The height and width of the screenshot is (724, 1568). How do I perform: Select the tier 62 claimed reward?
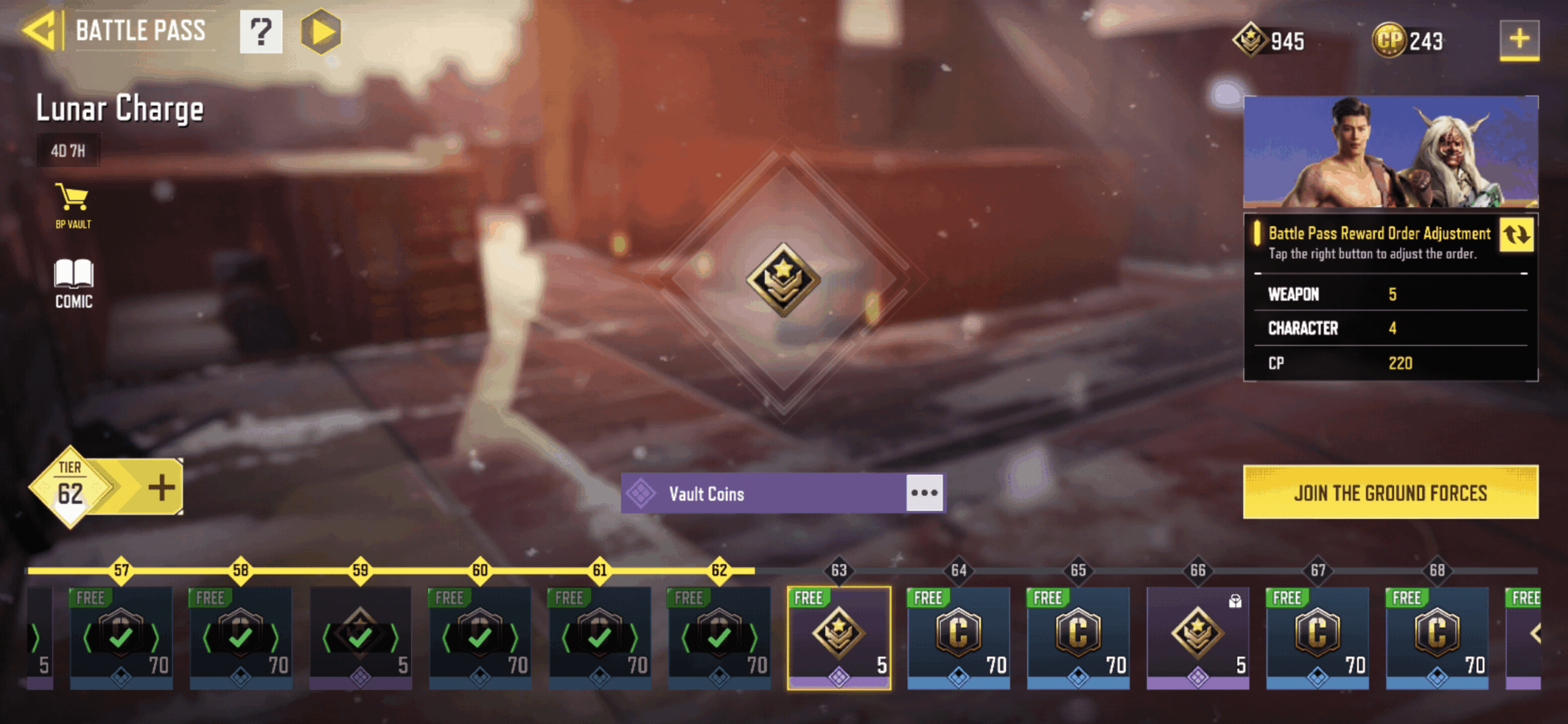719,637
